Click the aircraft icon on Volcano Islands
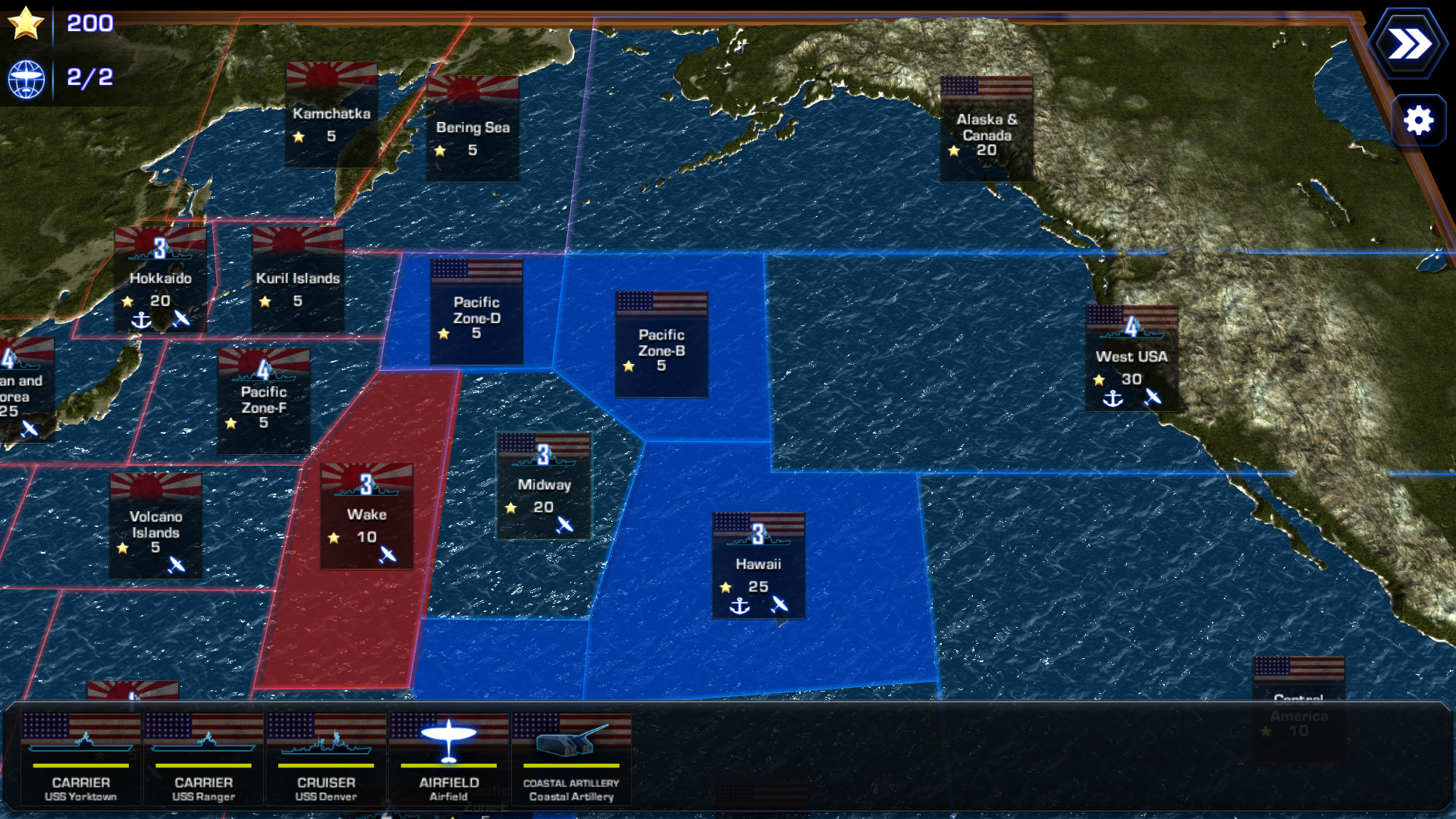 pos(177,564)
